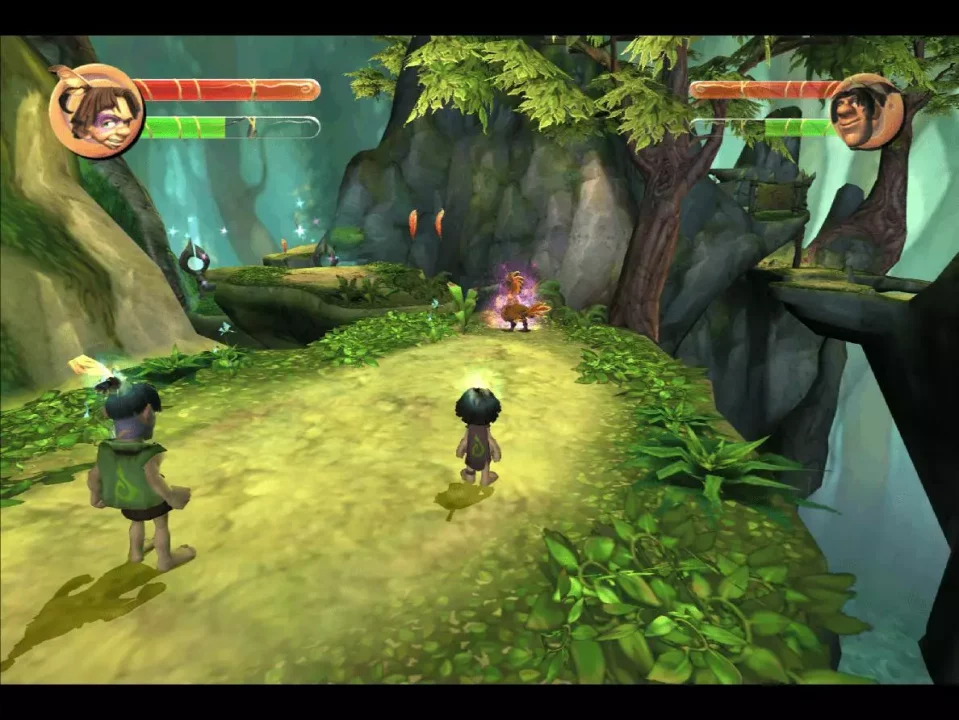Click the purple-masked player portrait

[x=97, y=110]
